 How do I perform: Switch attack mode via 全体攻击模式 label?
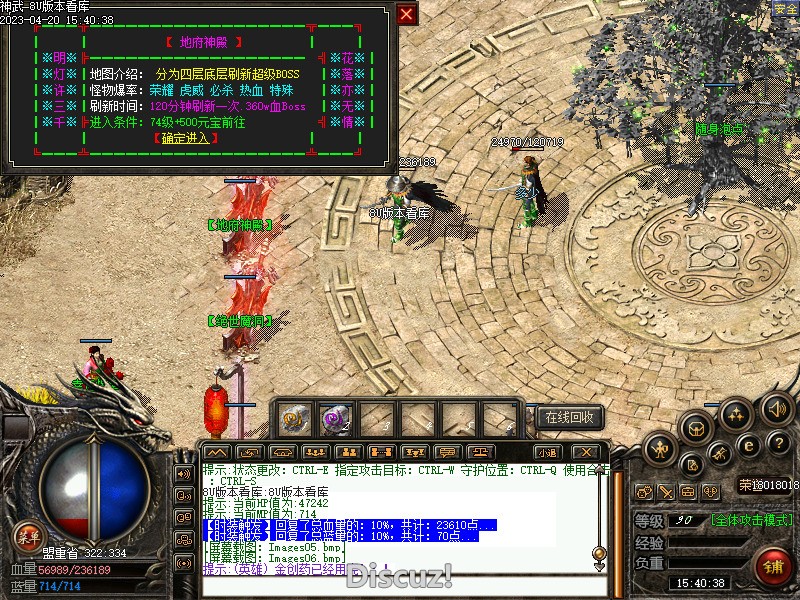pos(752,520)
